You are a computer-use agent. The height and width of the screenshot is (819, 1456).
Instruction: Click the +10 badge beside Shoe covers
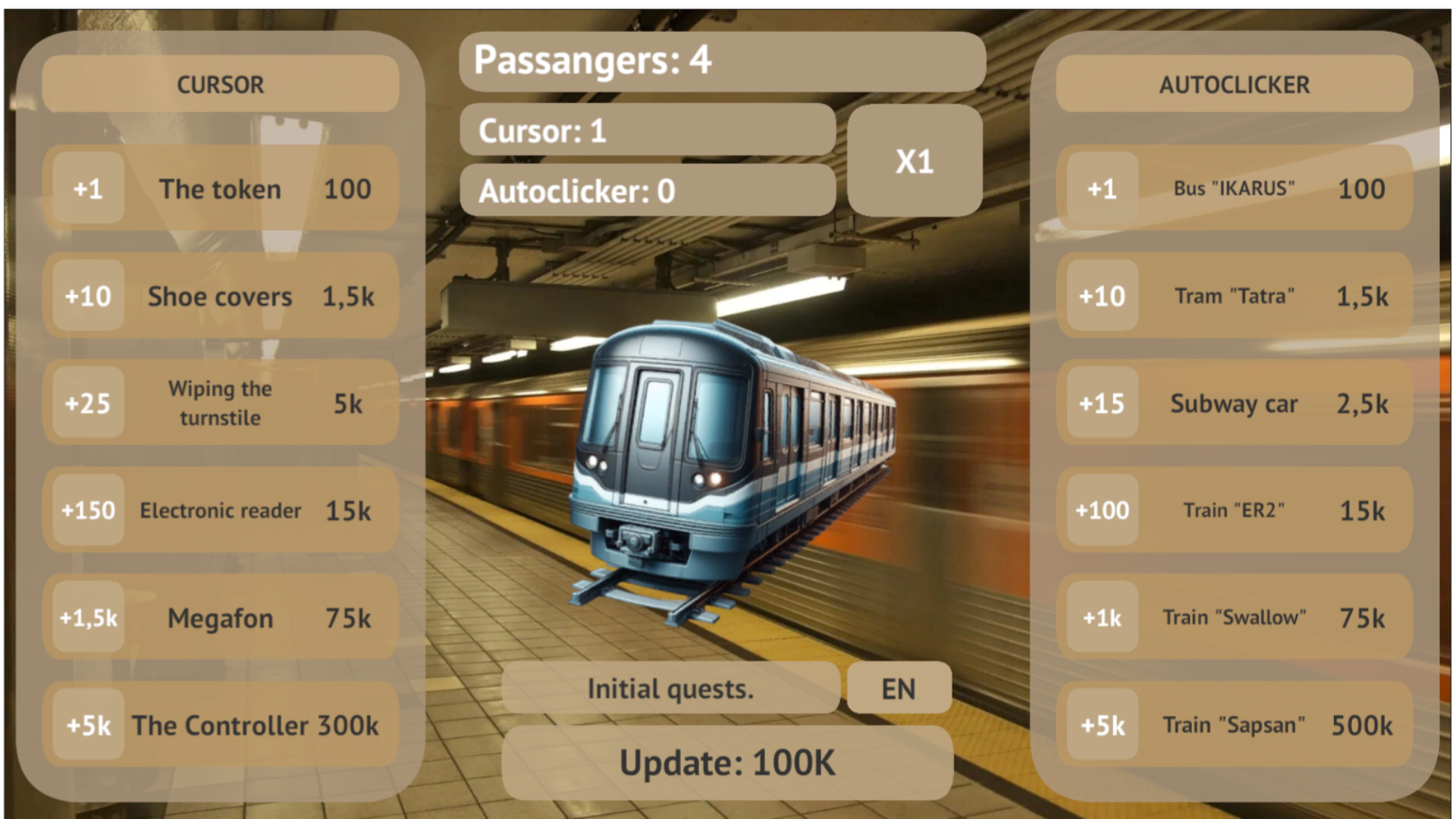pyautogui.click(x=86, y=297)
